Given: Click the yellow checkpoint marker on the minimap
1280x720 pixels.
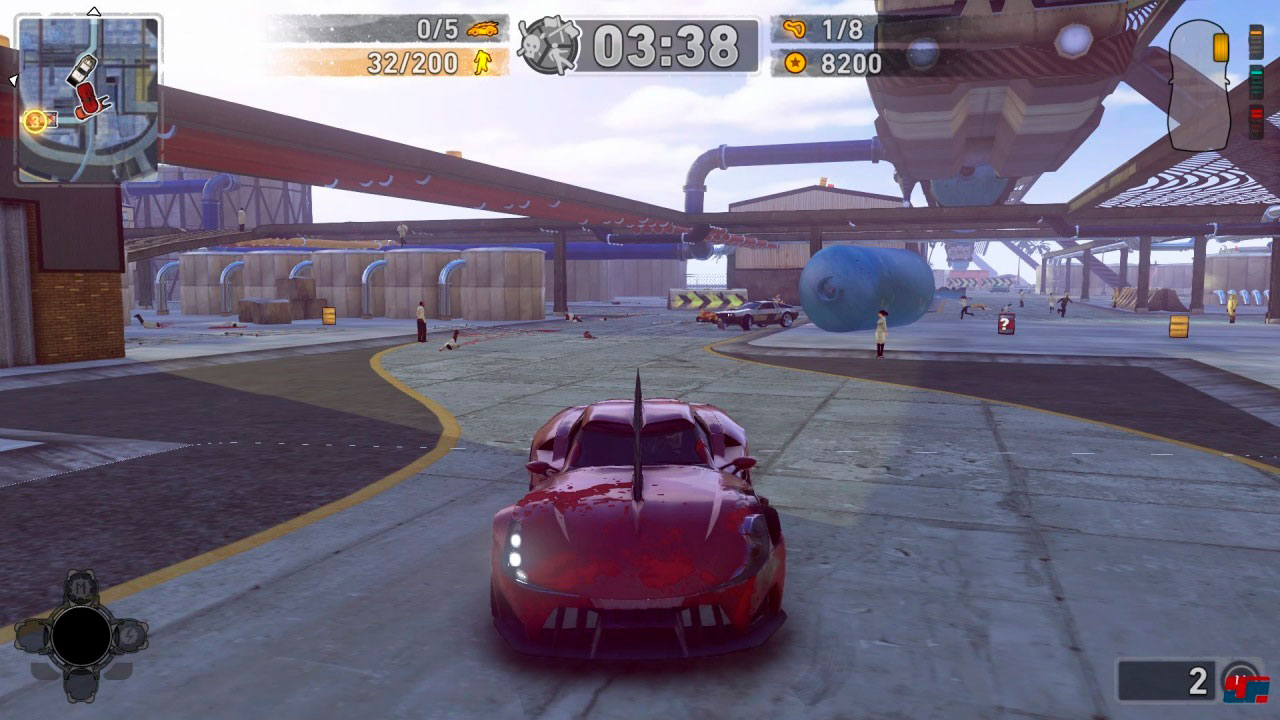Looking at the screenshot, I should click(x=35, y=122).
